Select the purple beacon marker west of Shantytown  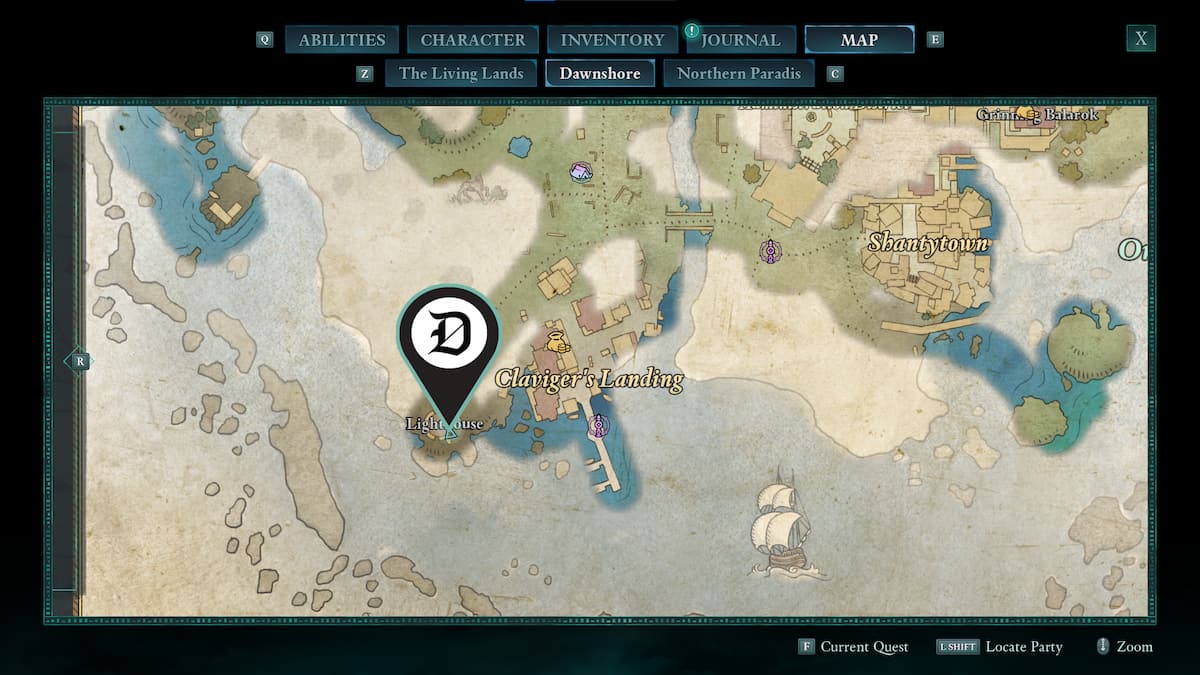770,250
